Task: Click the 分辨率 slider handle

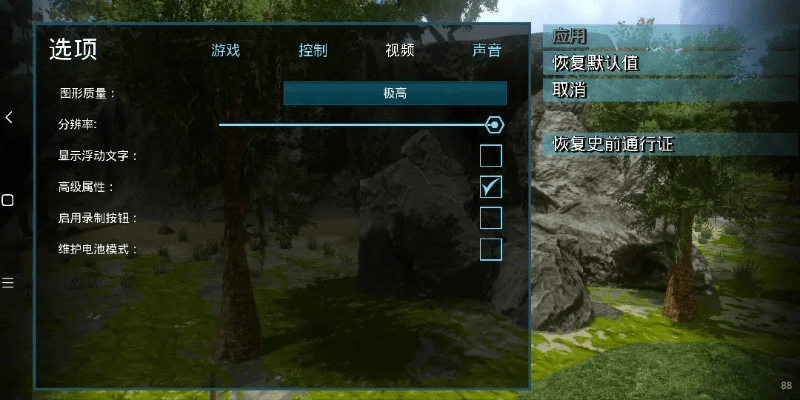Action: 493,125
